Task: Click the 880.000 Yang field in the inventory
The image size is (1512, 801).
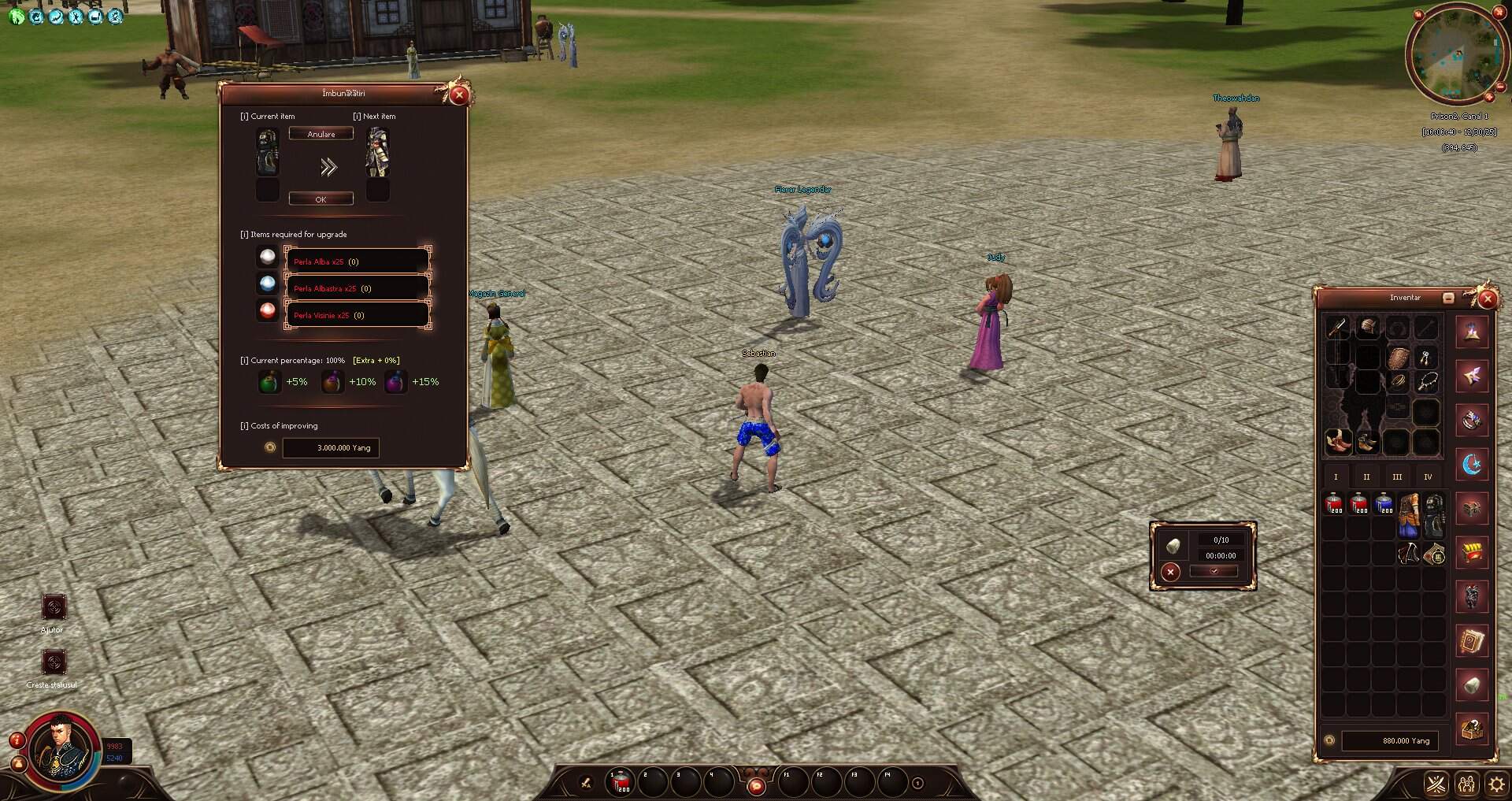Action: [1390, 740]
